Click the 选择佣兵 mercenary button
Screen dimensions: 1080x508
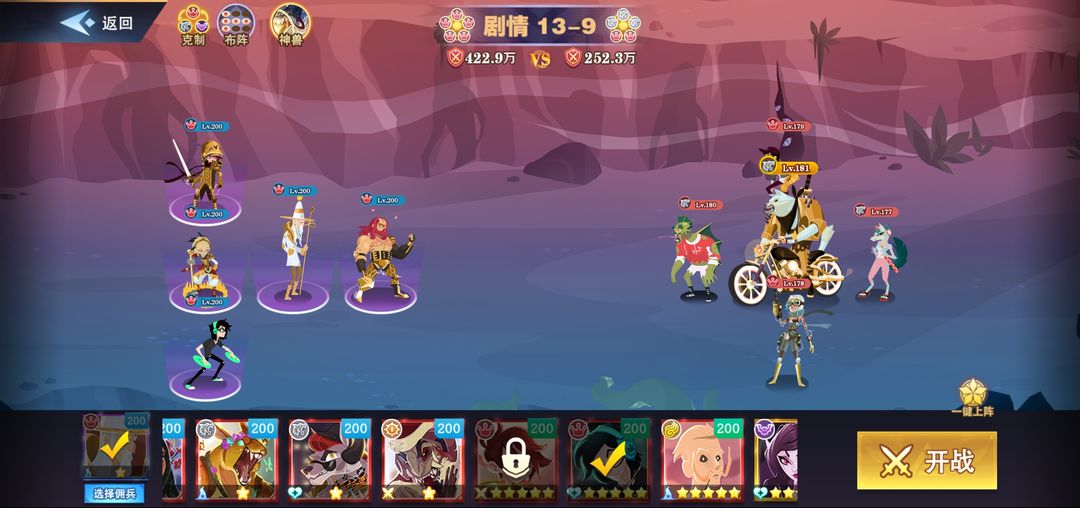[x=116, y=493]
